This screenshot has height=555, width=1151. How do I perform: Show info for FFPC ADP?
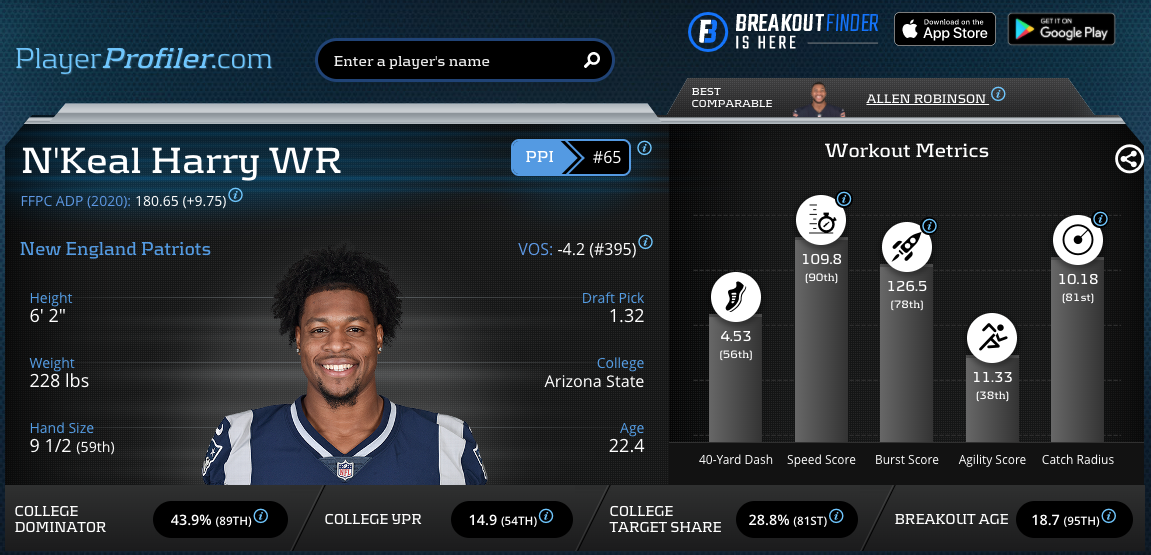(235, 196)
